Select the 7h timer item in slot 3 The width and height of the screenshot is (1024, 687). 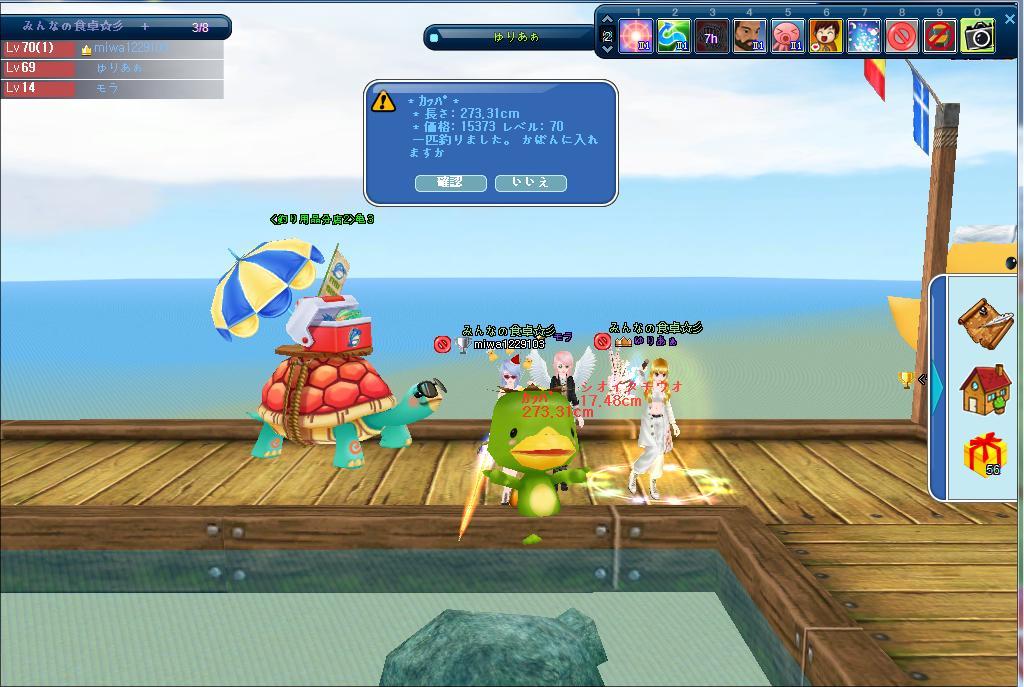[x=712, y=37]
